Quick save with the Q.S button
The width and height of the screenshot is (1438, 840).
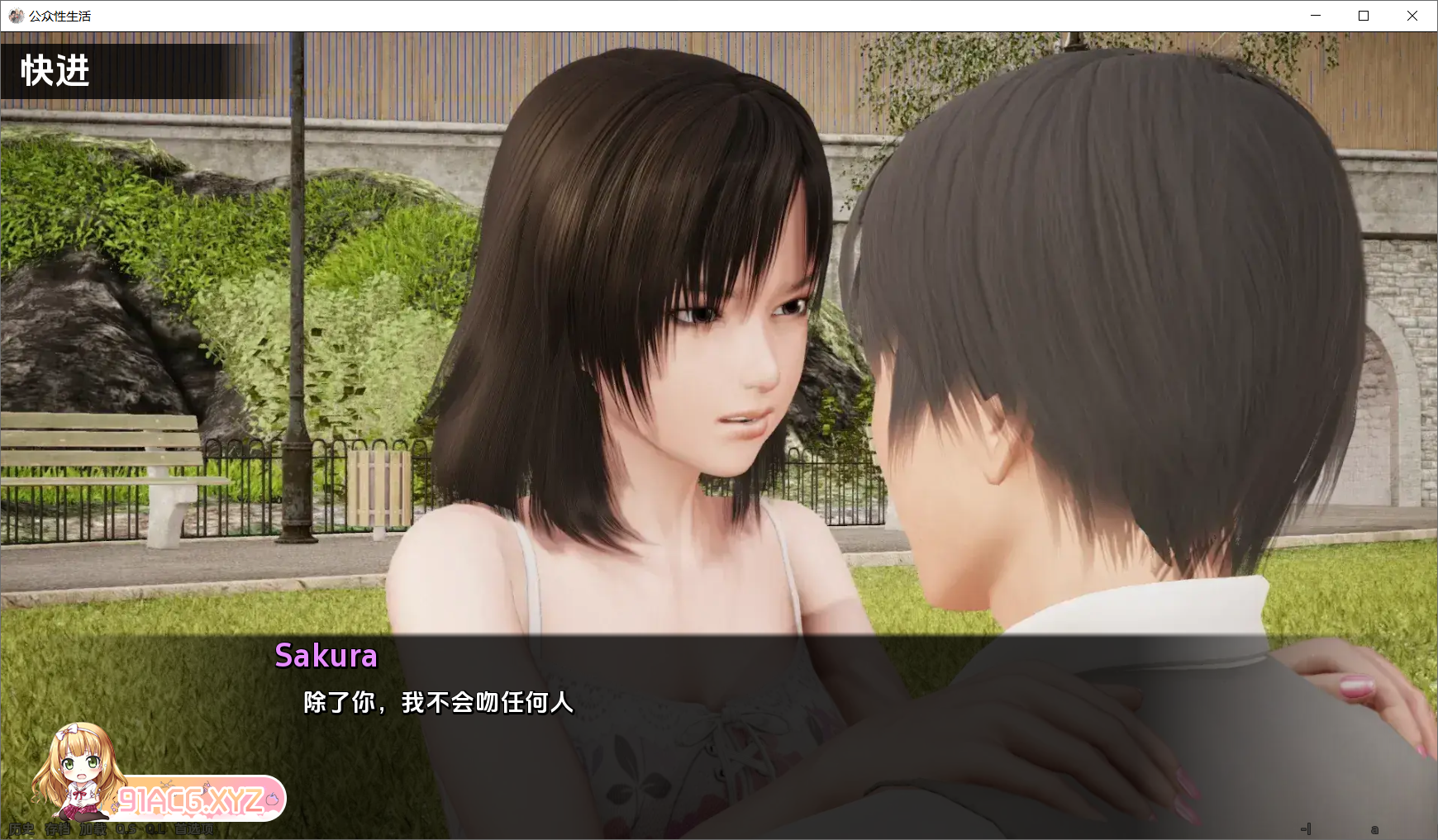coord(126,828)
